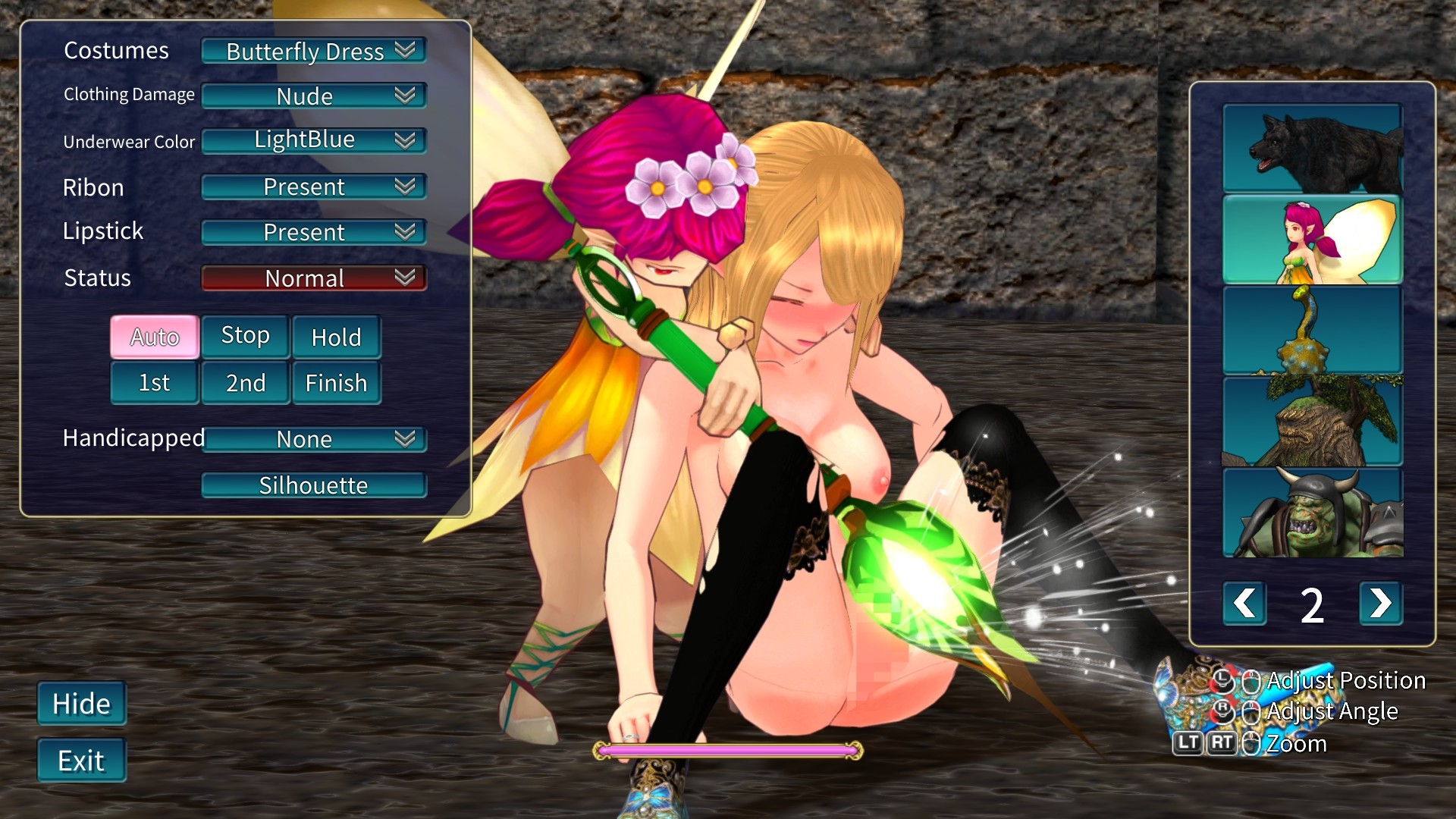The image size is (1456, 819).
Task: Click the Finish button
Action: [x=336, y=383]
